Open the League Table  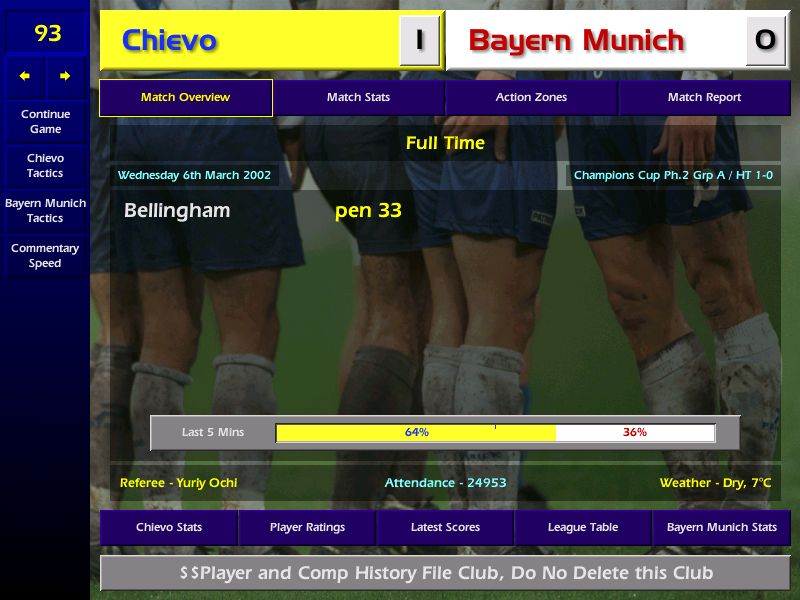tap(583, 527)
